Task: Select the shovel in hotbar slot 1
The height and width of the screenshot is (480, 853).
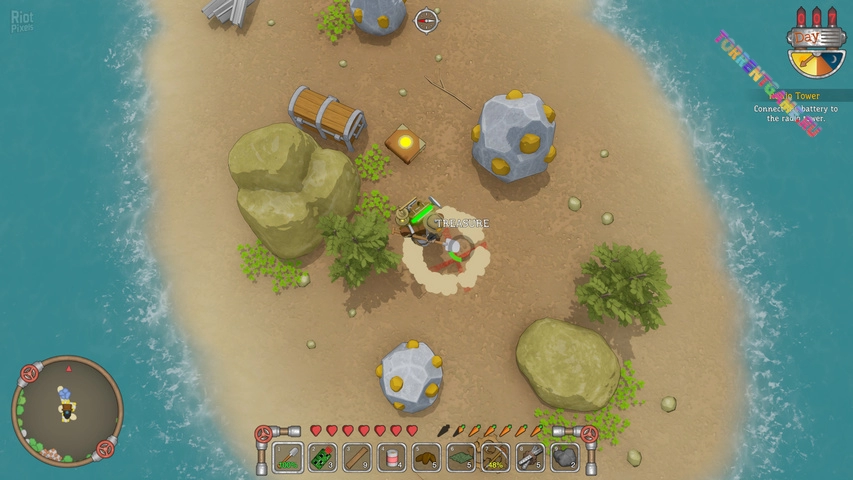Action: [x=288, y=457]
